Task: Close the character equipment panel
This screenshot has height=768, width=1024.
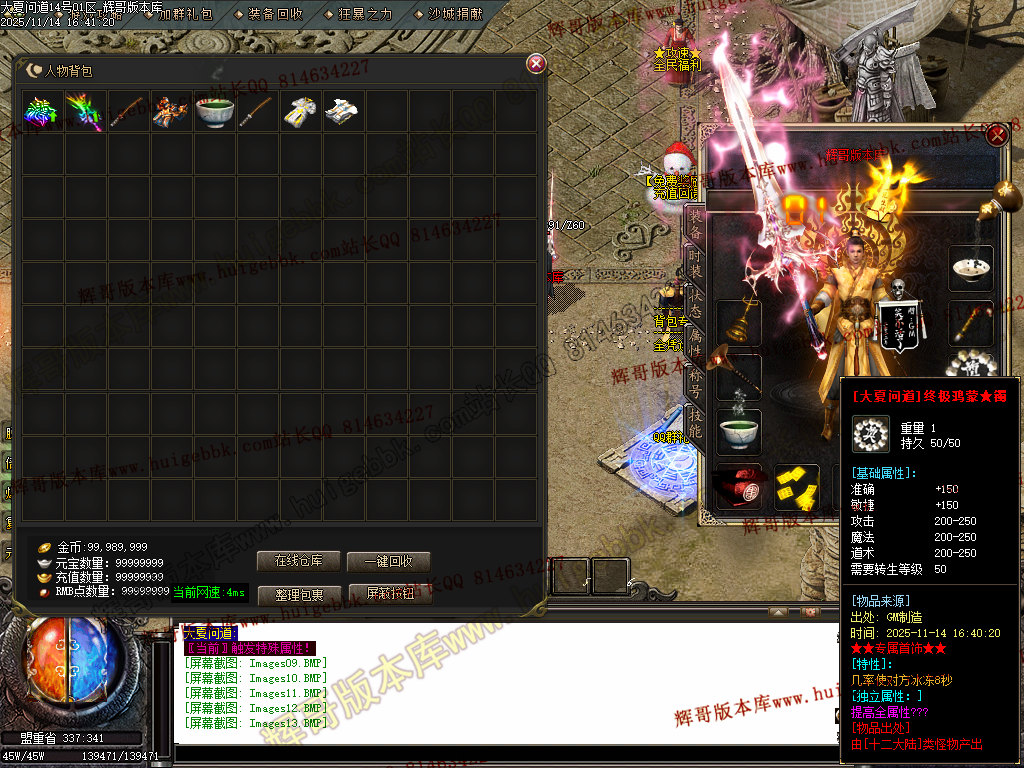Action: (997, 135)
